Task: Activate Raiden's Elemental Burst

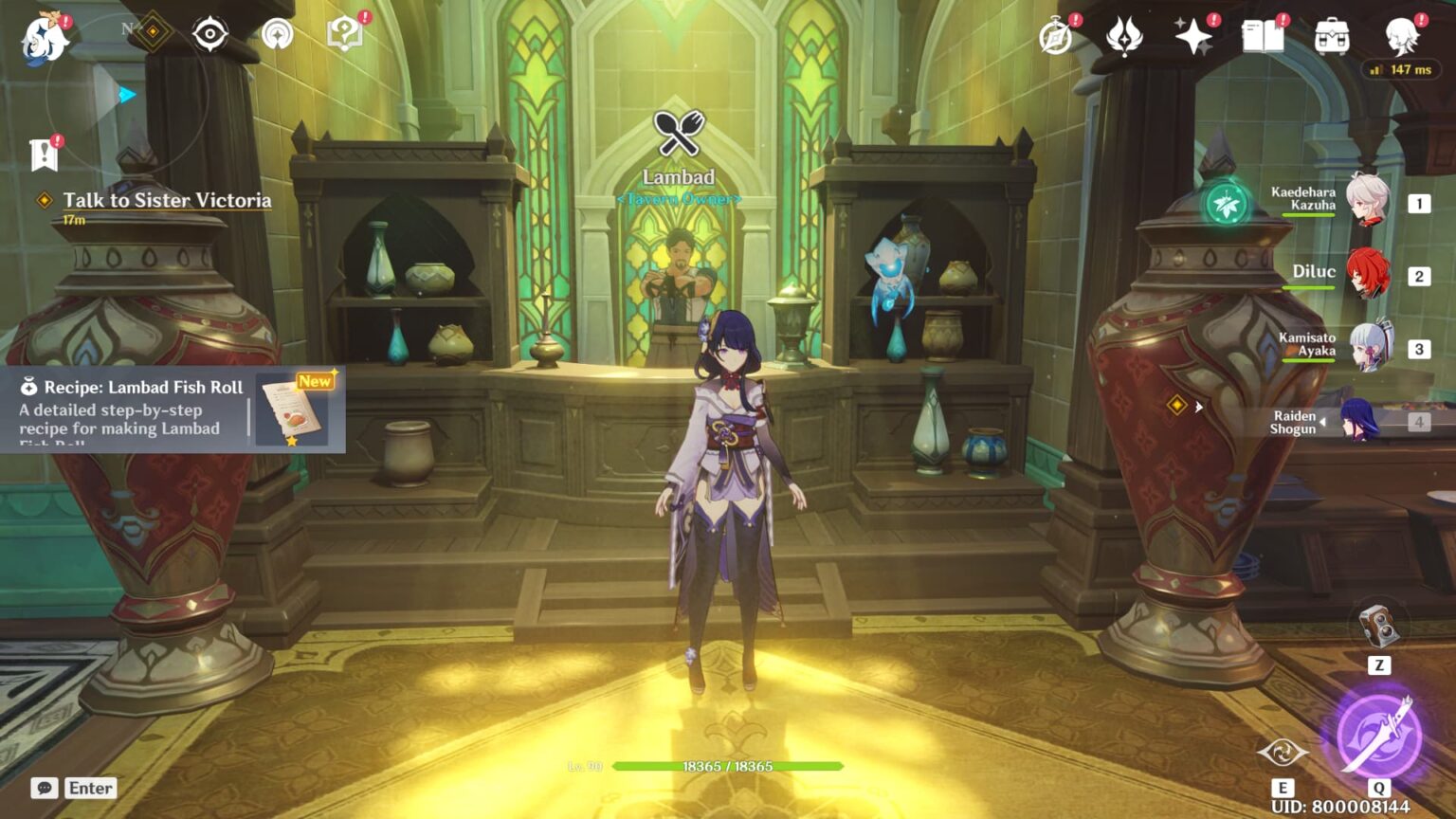Action: point(1378,736)
